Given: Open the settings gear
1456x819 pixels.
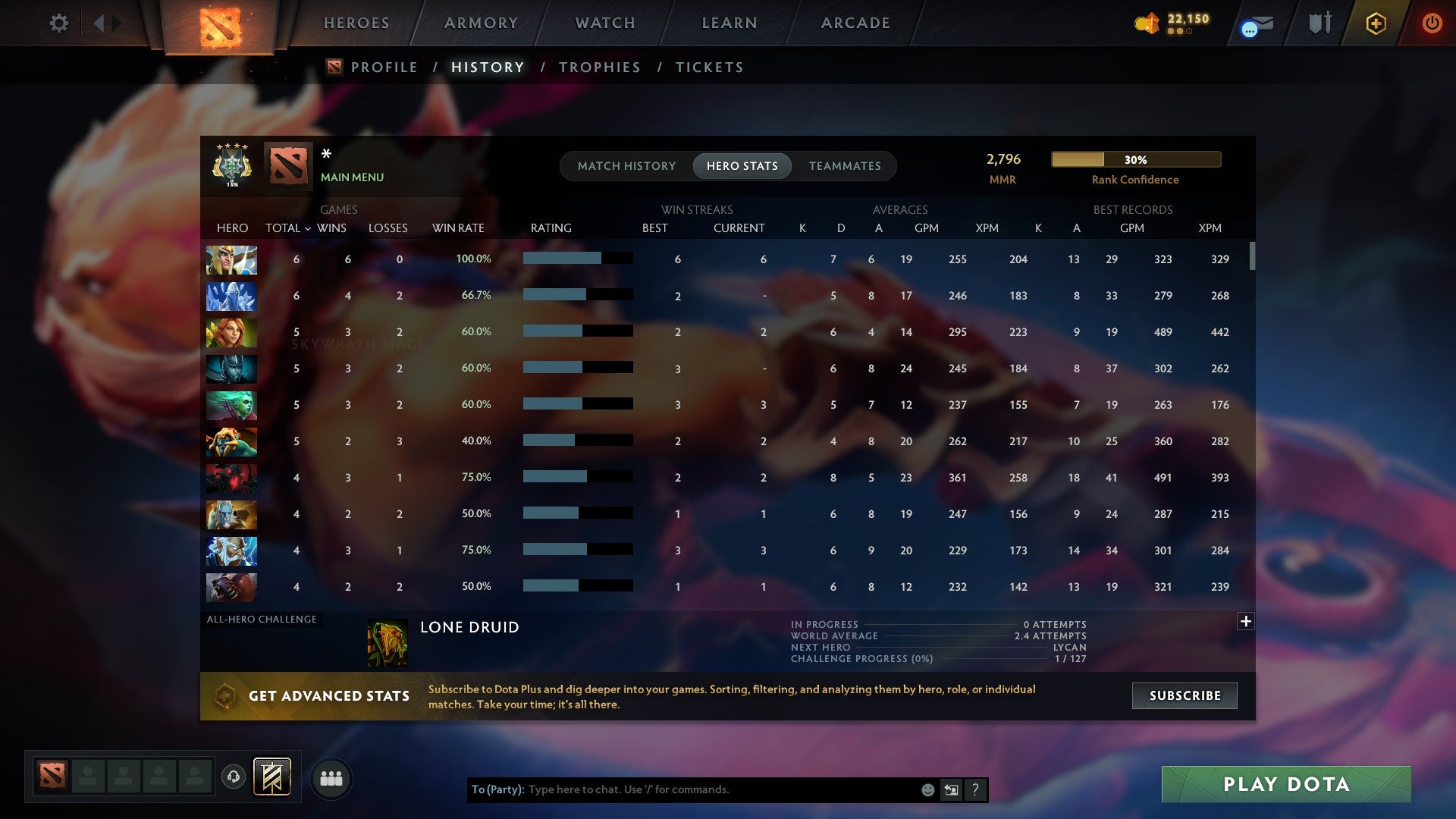Looking at the screenshot, I should coord(58,24).
